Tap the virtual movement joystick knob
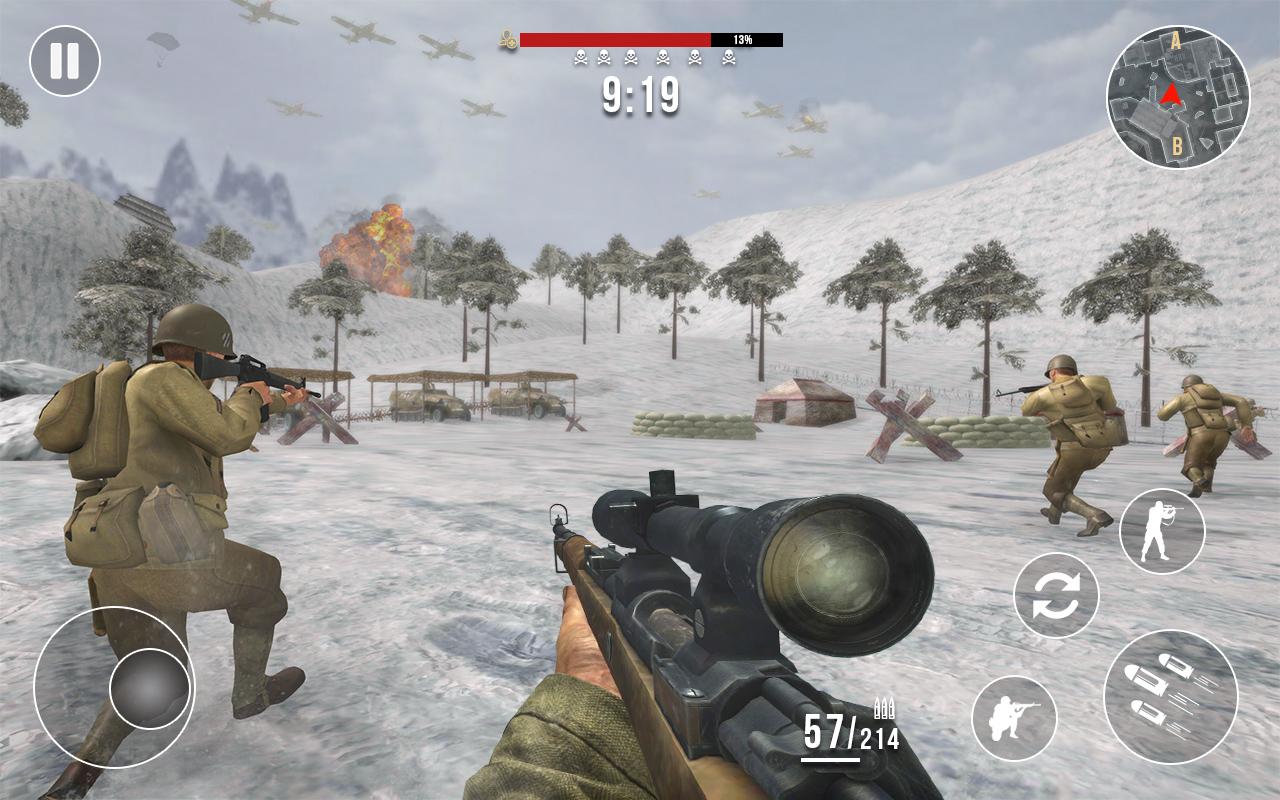 [149, 688]
